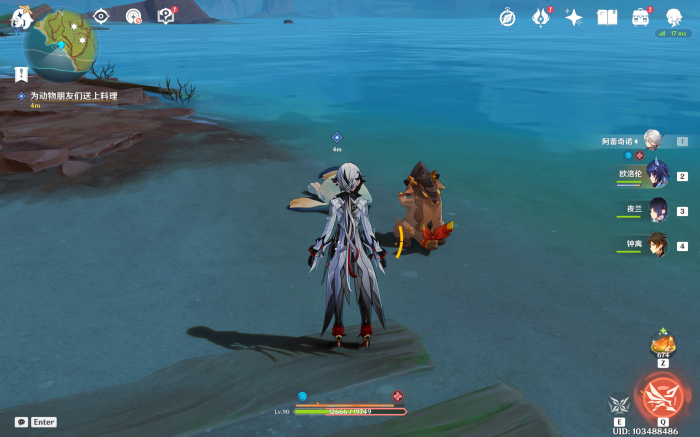The width and height of the screenshot is (700, 437).
Task: Open the eye-shaped elemental sight icon
Action: click(x=100, y=16)
